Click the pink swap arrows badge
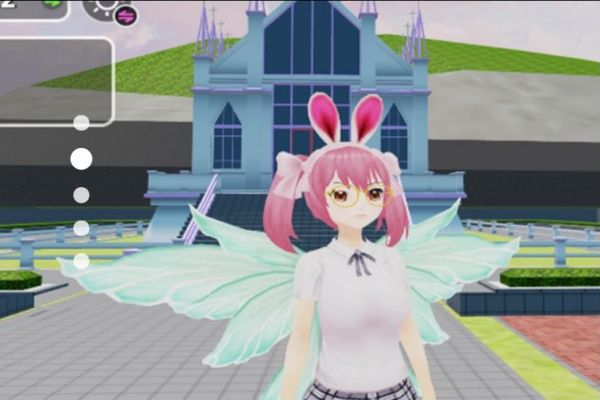 click(126, 15)
